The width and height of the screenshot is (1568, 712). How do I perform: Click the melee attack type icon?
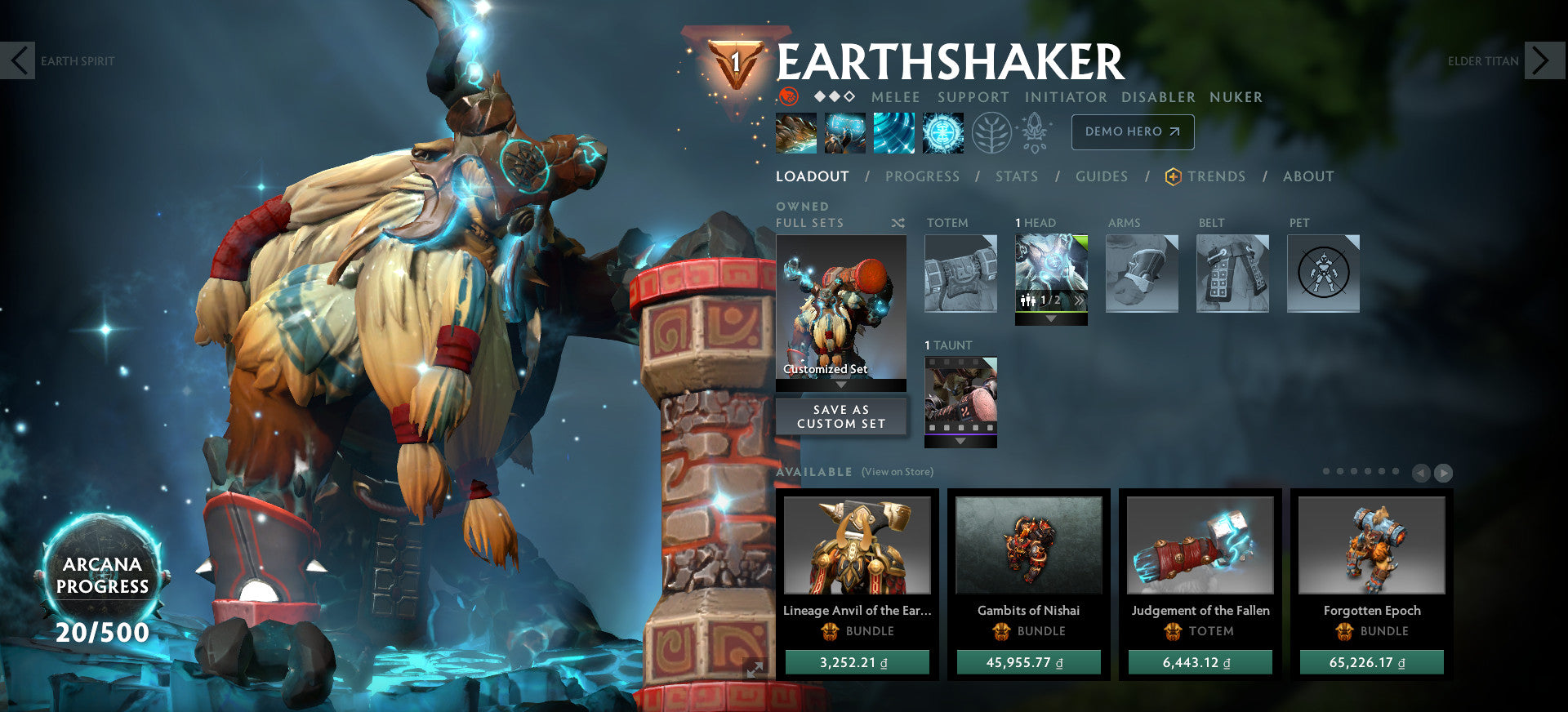click(x=894, y=97)
